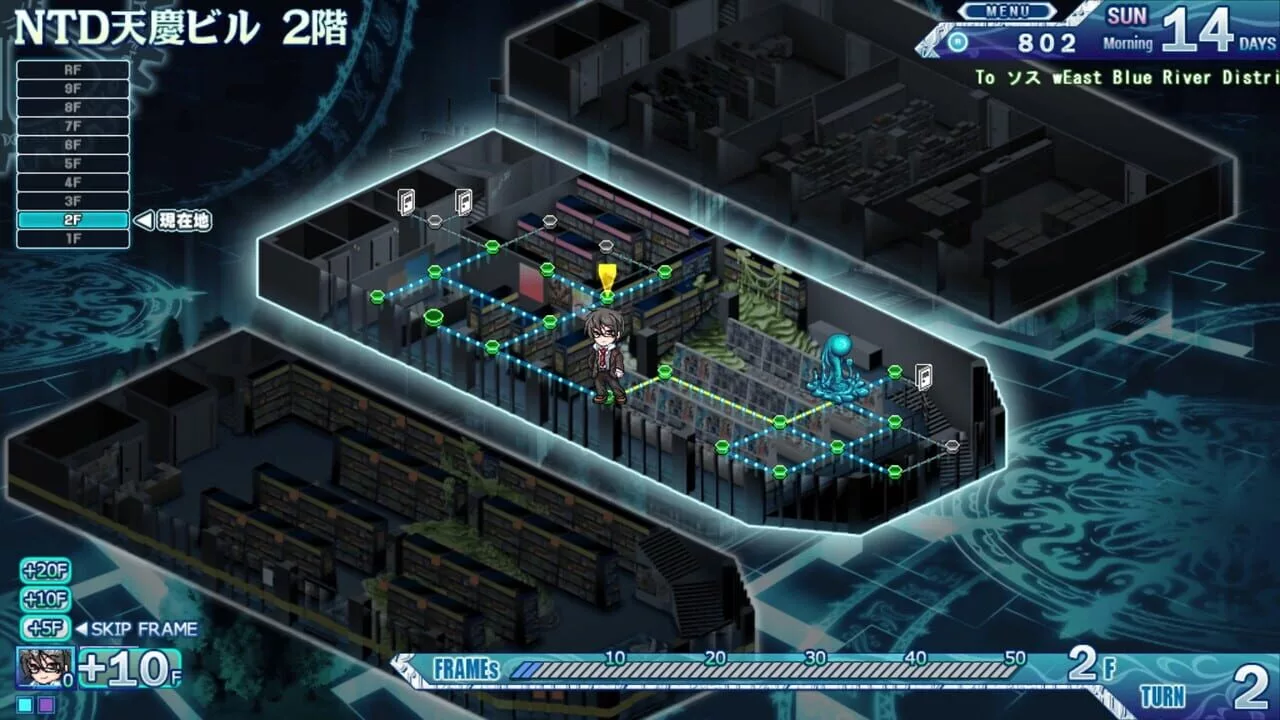Image resolution: width=1280 pixels, height=720 pixels.
Task: Switch to the RF rooftop floor
Action: (x=73, y=70)
